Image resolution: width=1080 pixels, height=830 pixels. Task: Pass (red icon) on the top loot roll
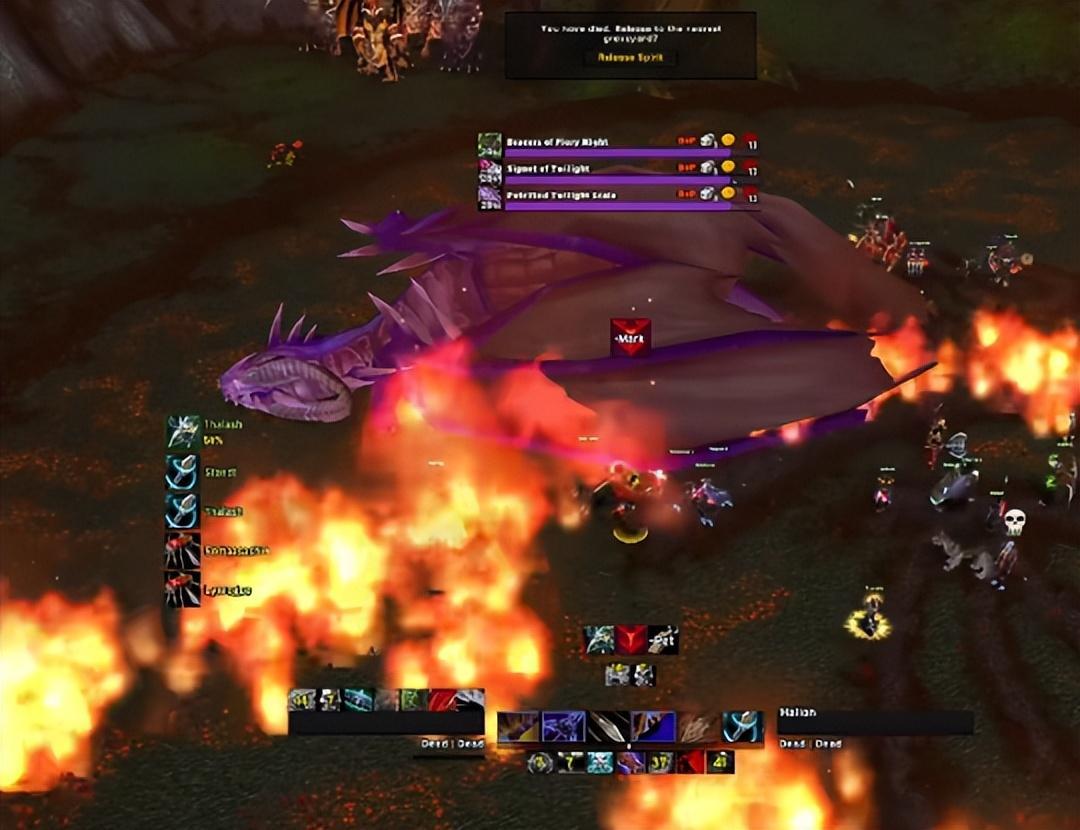(750, 142)
